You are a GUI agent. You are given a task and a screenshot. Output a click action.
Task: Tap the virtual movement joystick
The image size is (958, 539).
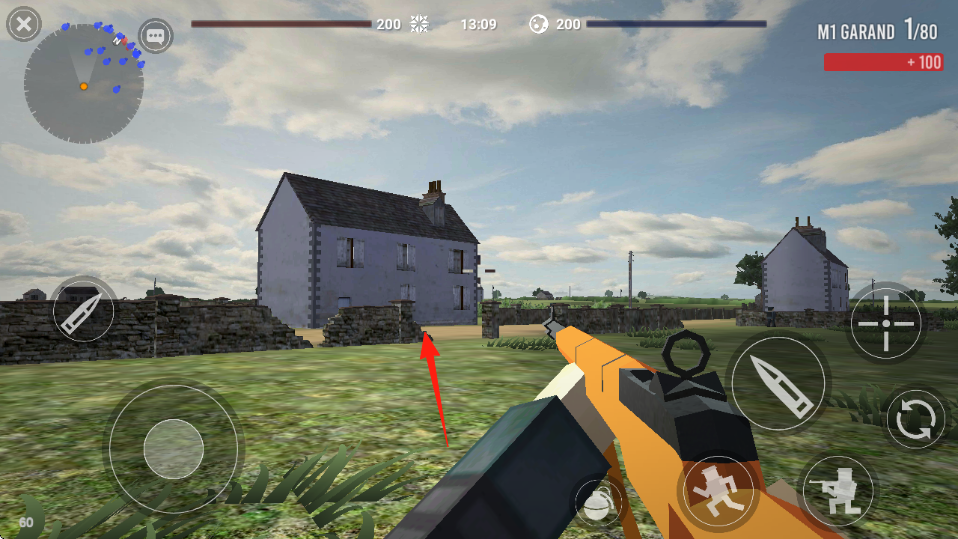173,448
